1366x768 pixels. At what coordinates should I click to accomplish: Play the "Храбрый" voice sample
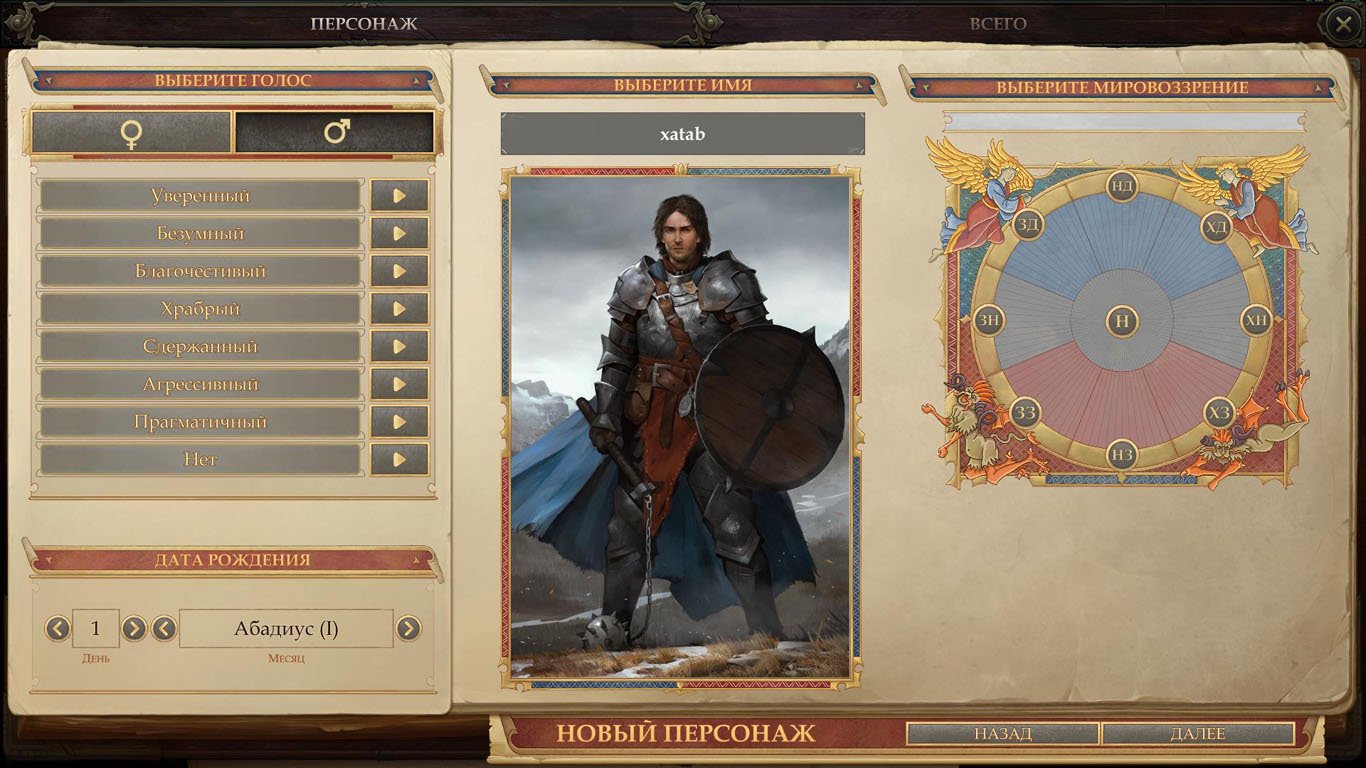click(399, 308)
